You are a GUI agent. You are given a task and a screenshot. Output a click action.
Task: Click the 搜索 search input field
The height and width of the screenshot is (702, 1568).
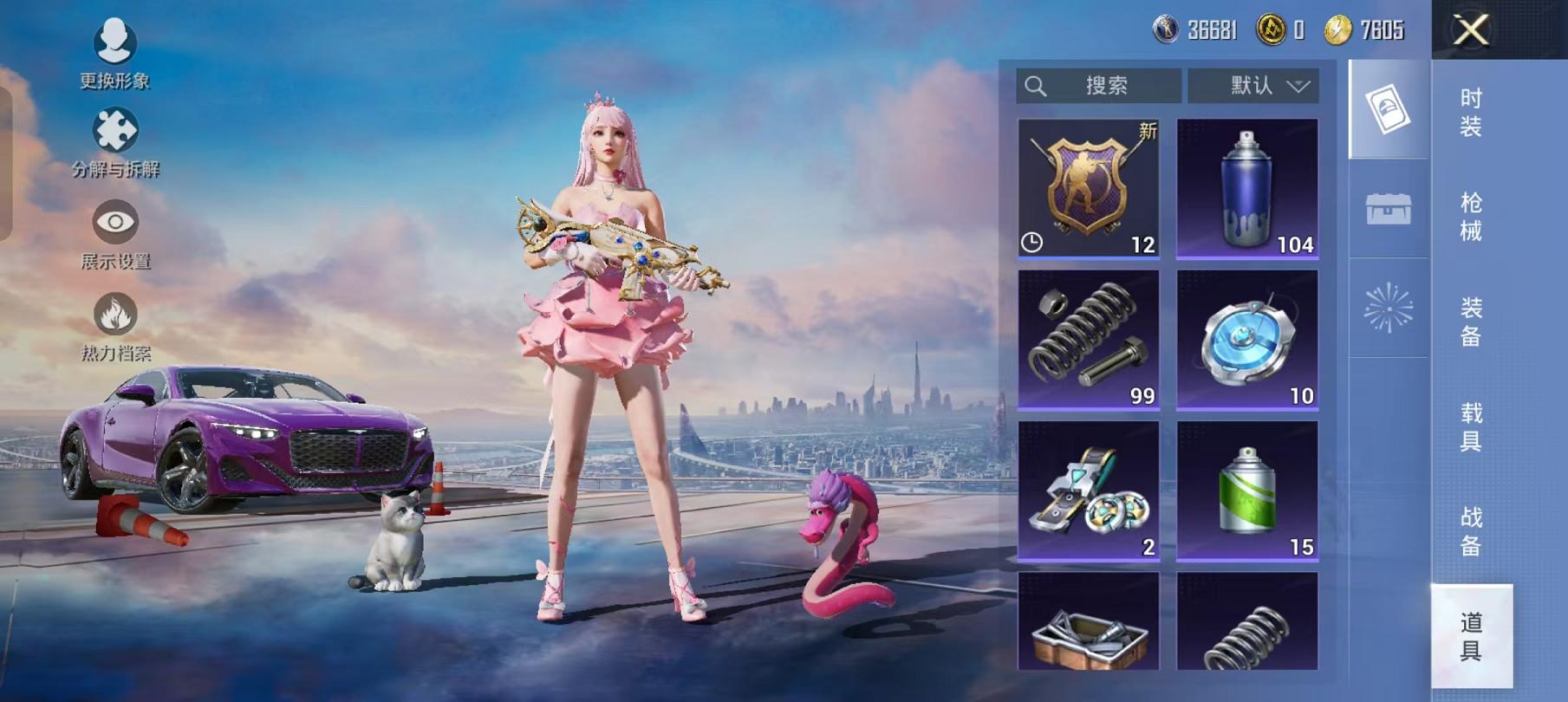pyautogui.click(x=1105, y=85)
